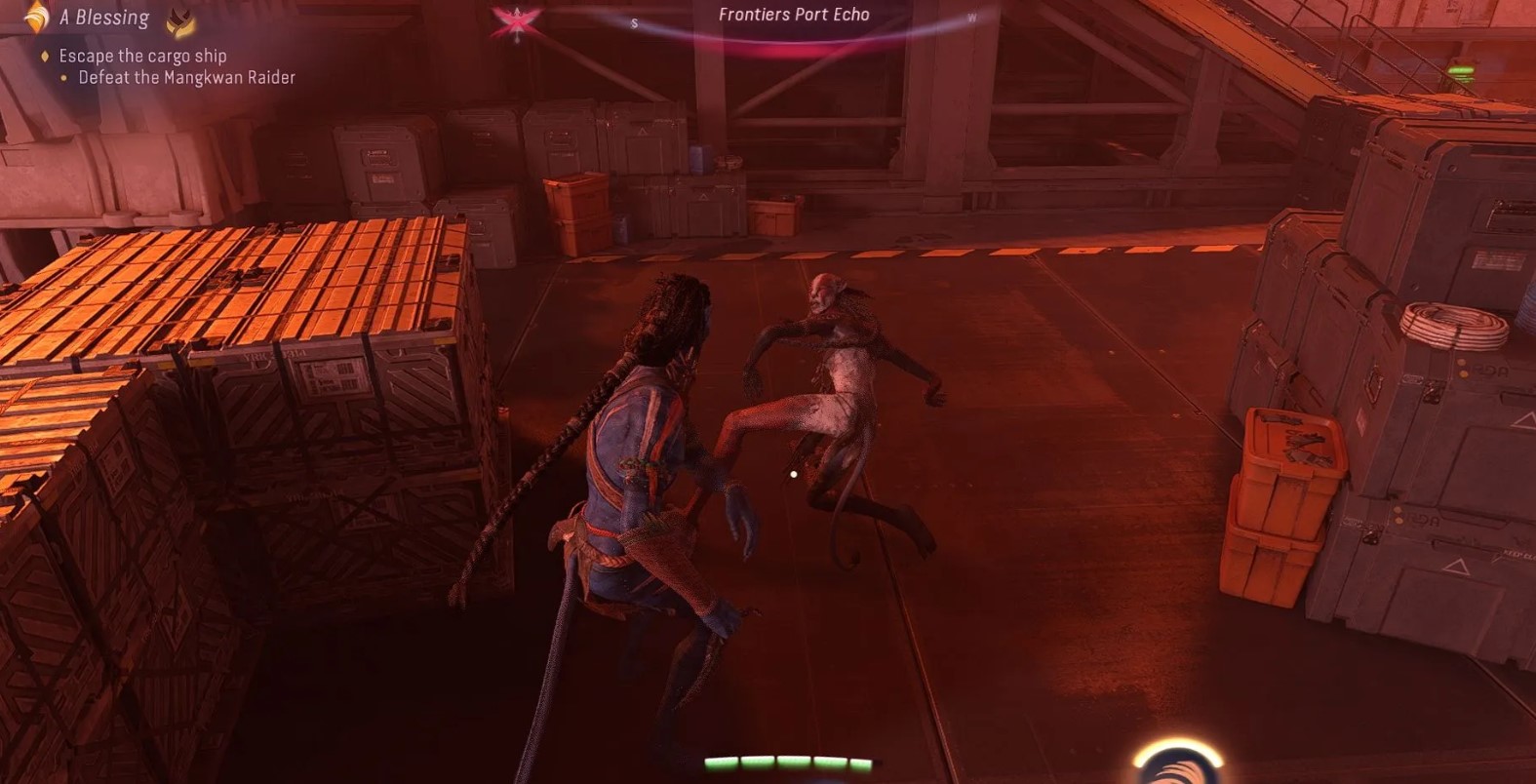
Task: Click the pink quest marker on the compass
Action: coord(516,20)
